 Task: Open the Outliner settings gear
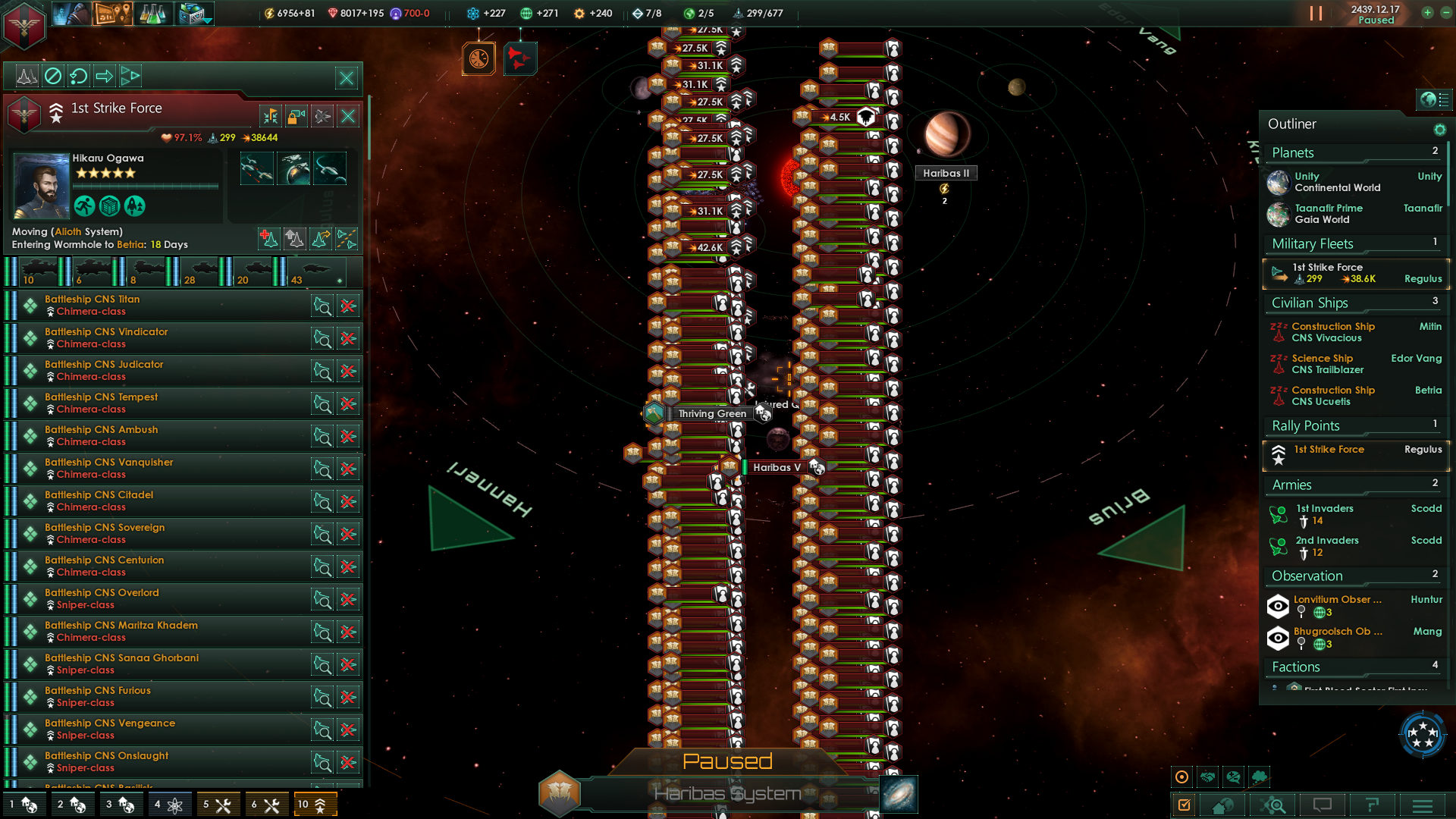1439,130
